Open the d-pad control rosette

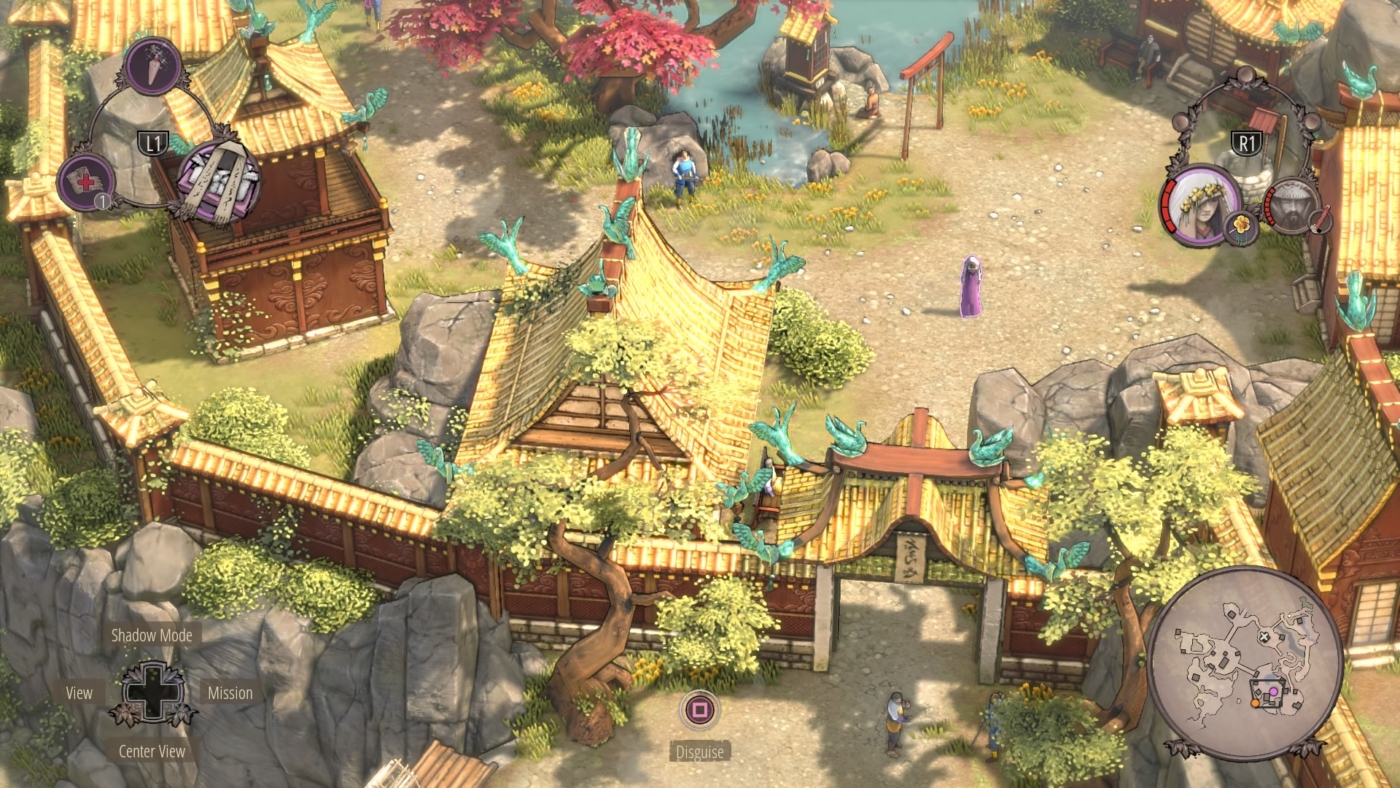tap(152, 692)
